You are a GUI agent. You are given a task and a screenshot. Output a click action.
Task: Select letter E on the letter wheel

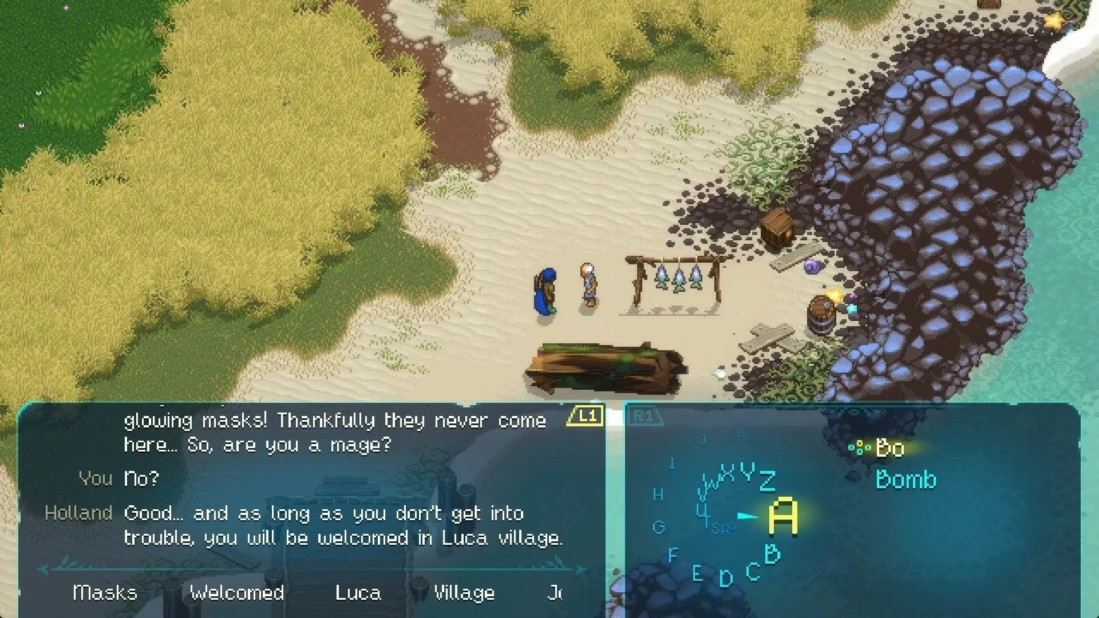[698, 573]
